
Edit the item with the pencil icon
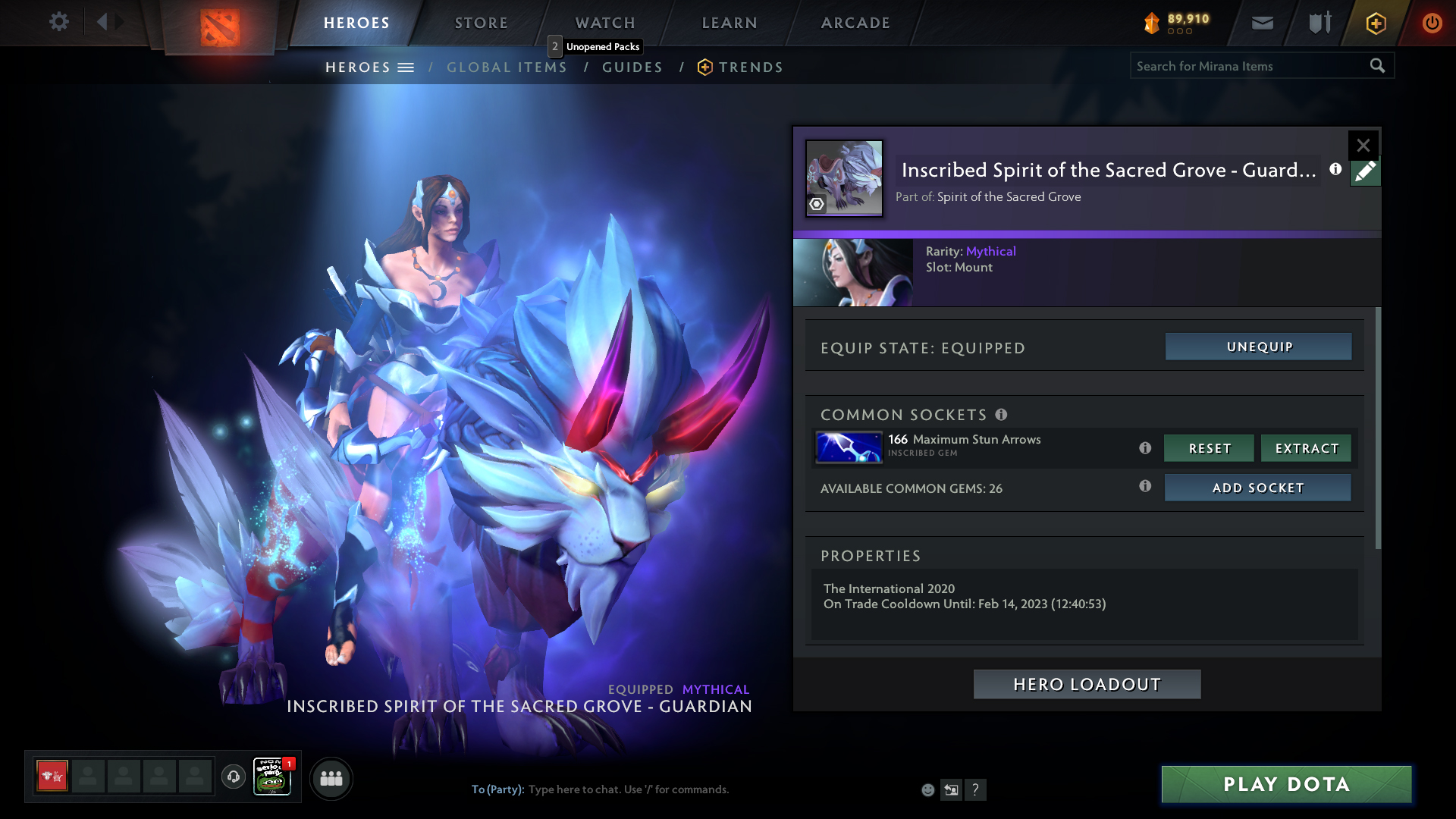point(1365,172)
